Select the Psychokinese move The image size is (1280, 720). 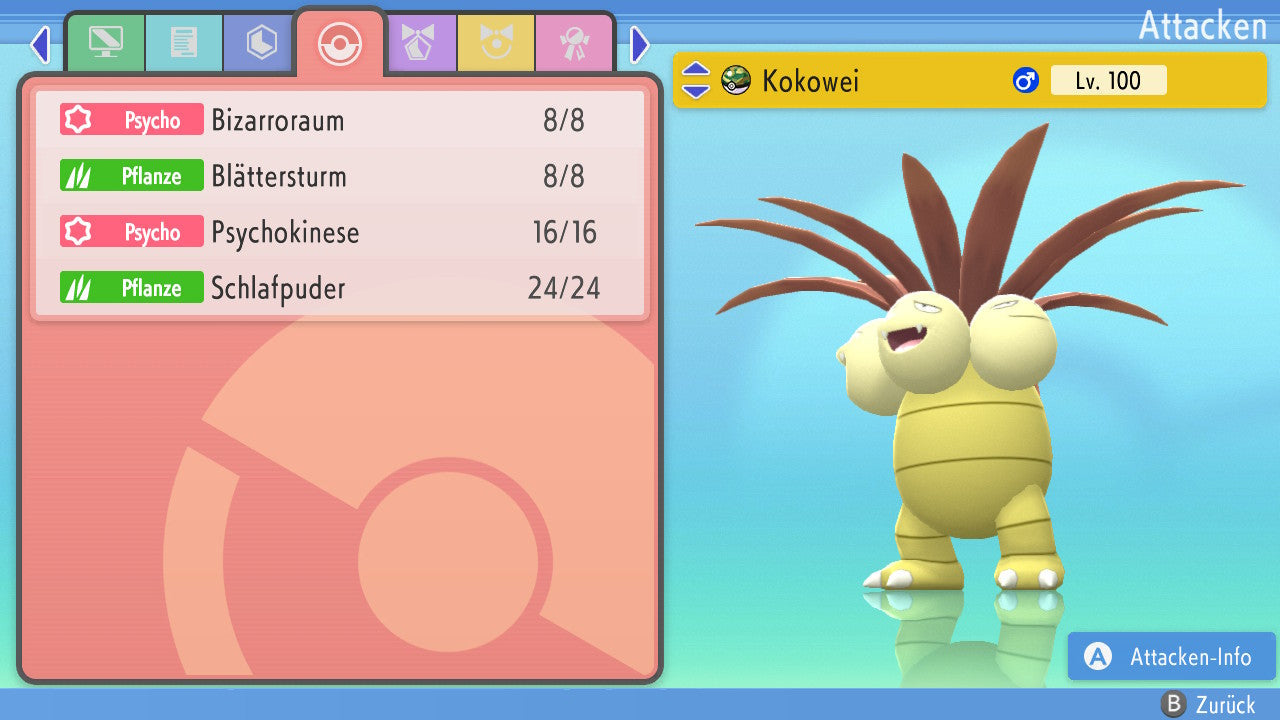click(340, 233)
